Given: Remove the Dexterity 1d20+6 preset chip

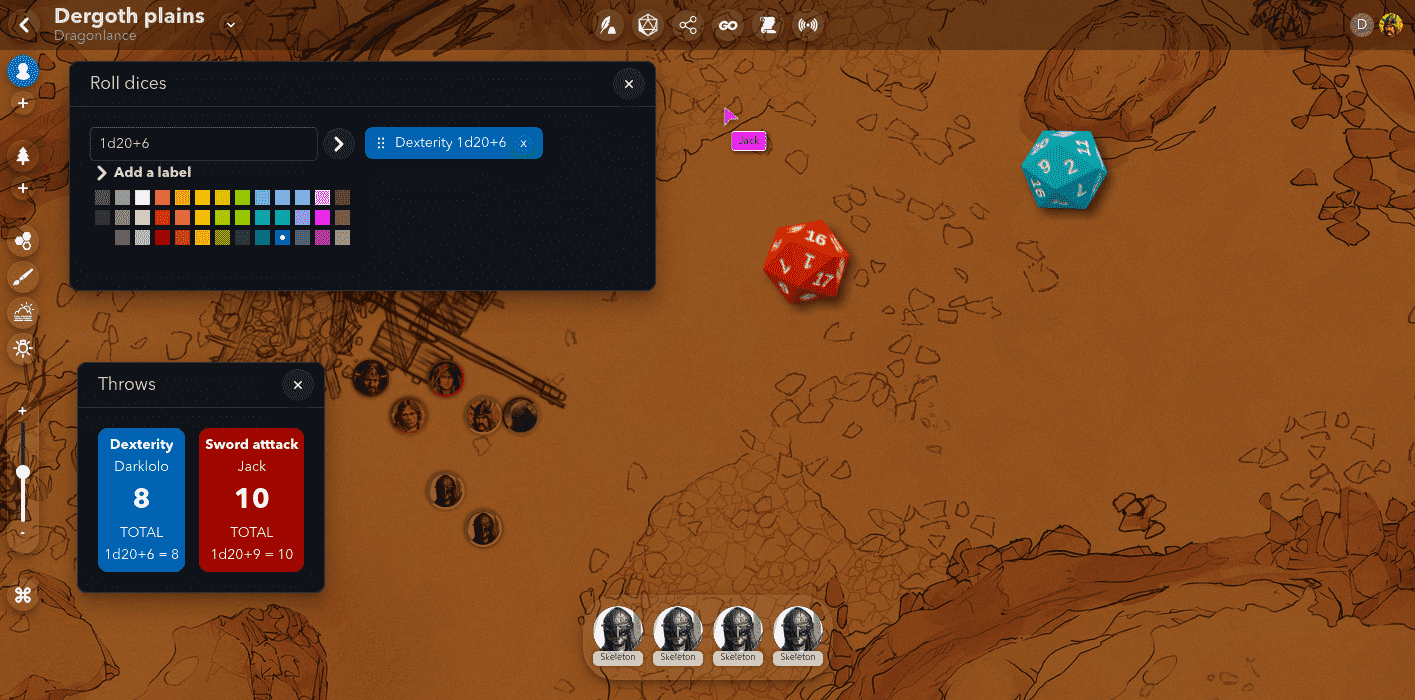Looking at the screenshot, I should tap(524, 144).
